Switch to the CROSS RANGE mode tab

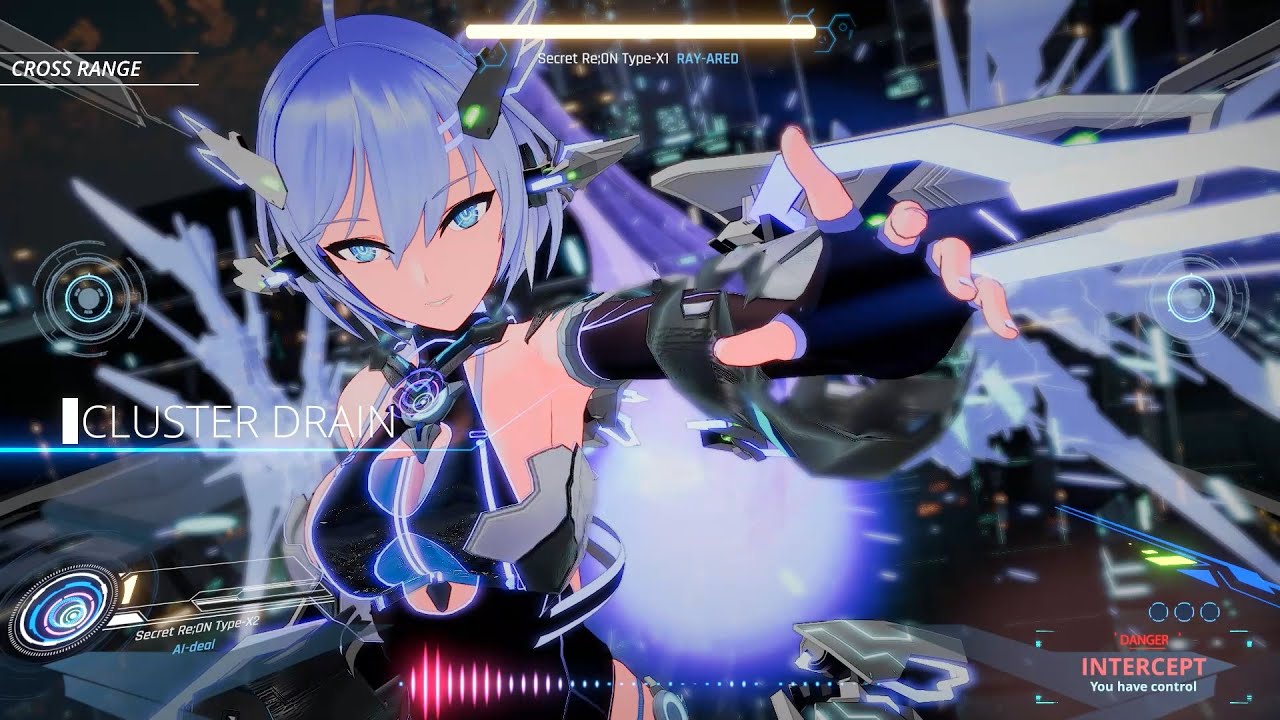pos(78,70)
